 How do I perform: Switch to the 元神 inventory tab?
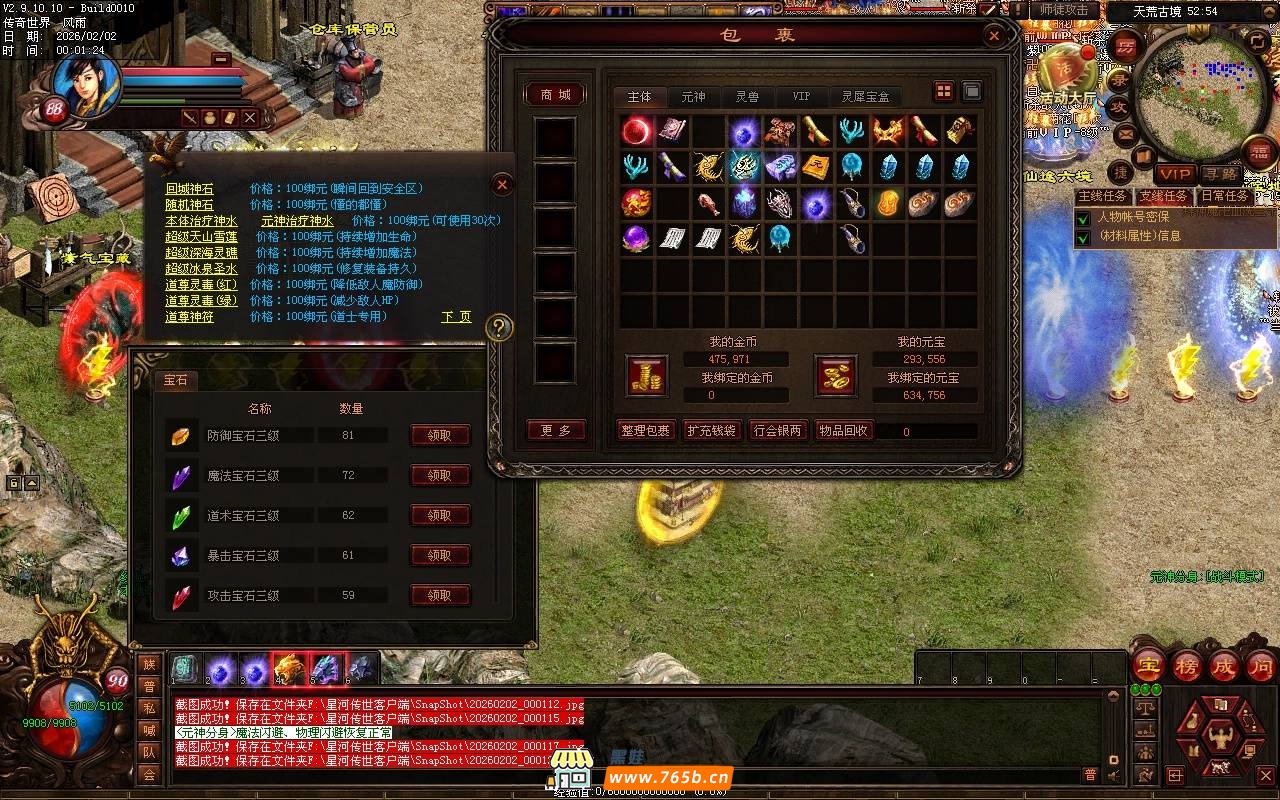(693, 97)
